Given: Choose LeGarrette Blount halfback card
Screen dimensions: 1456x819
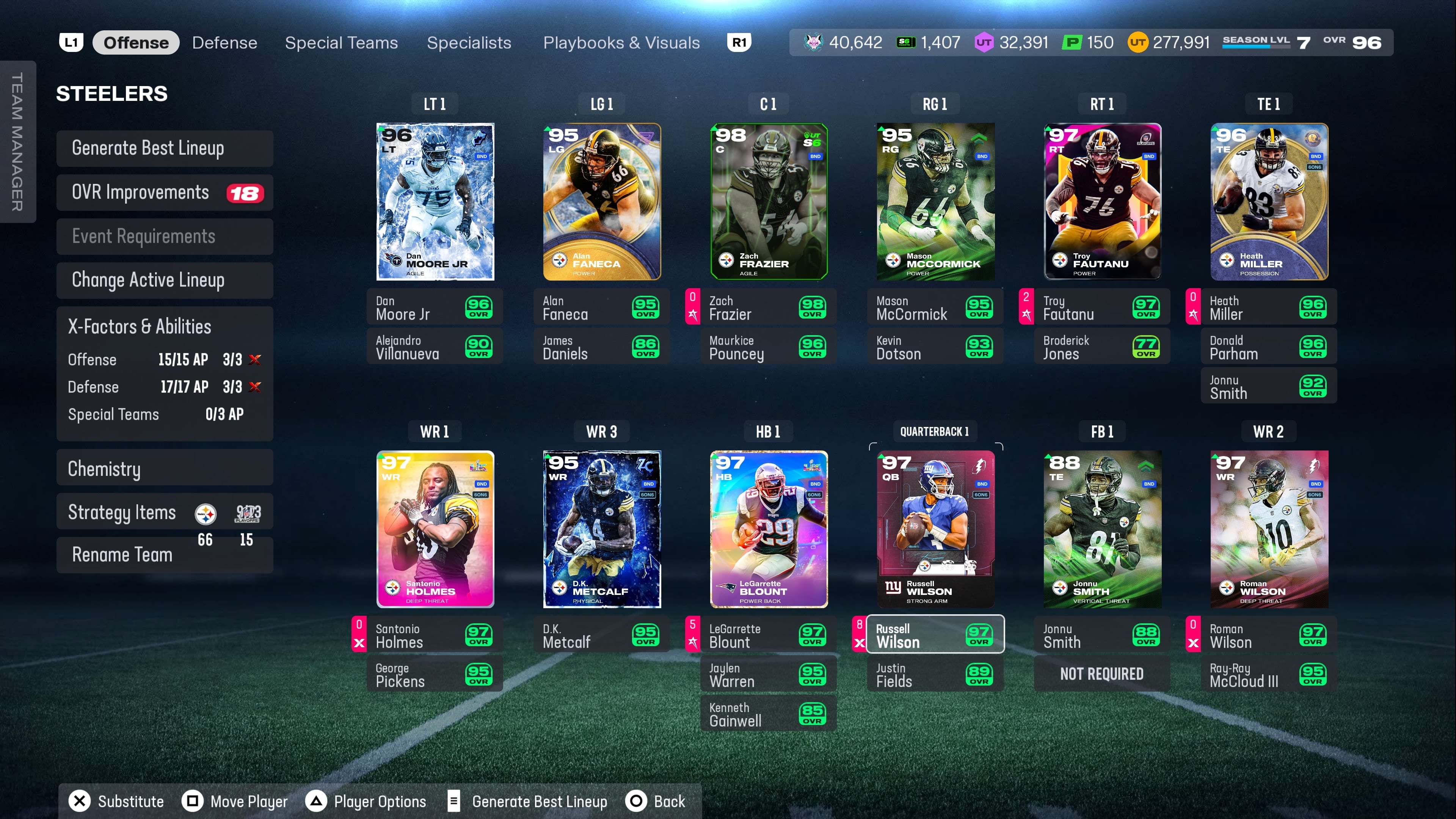Looking at the screenshot, I should [768, 529].
